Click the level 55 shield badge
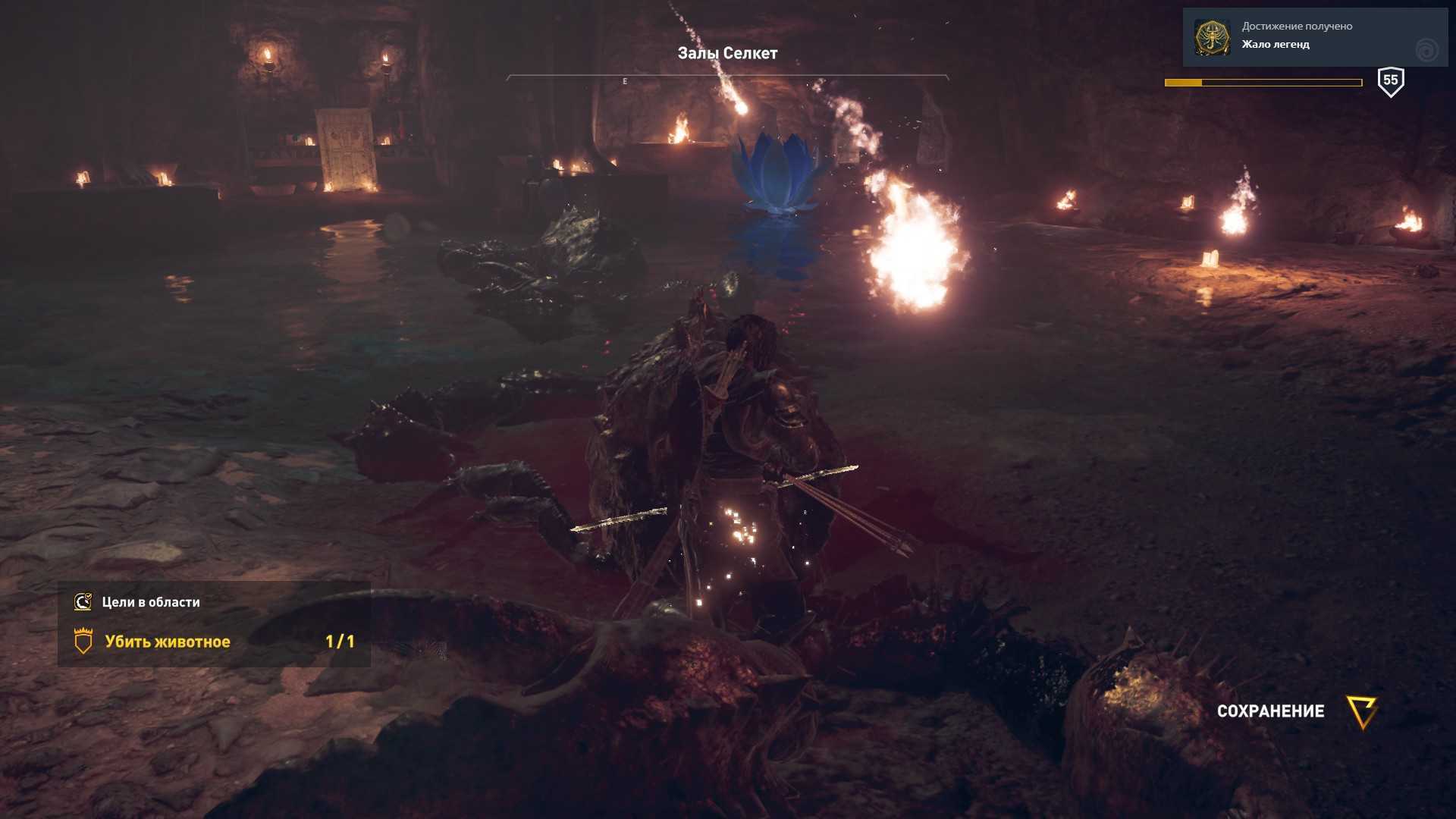 click(1390, 81)
